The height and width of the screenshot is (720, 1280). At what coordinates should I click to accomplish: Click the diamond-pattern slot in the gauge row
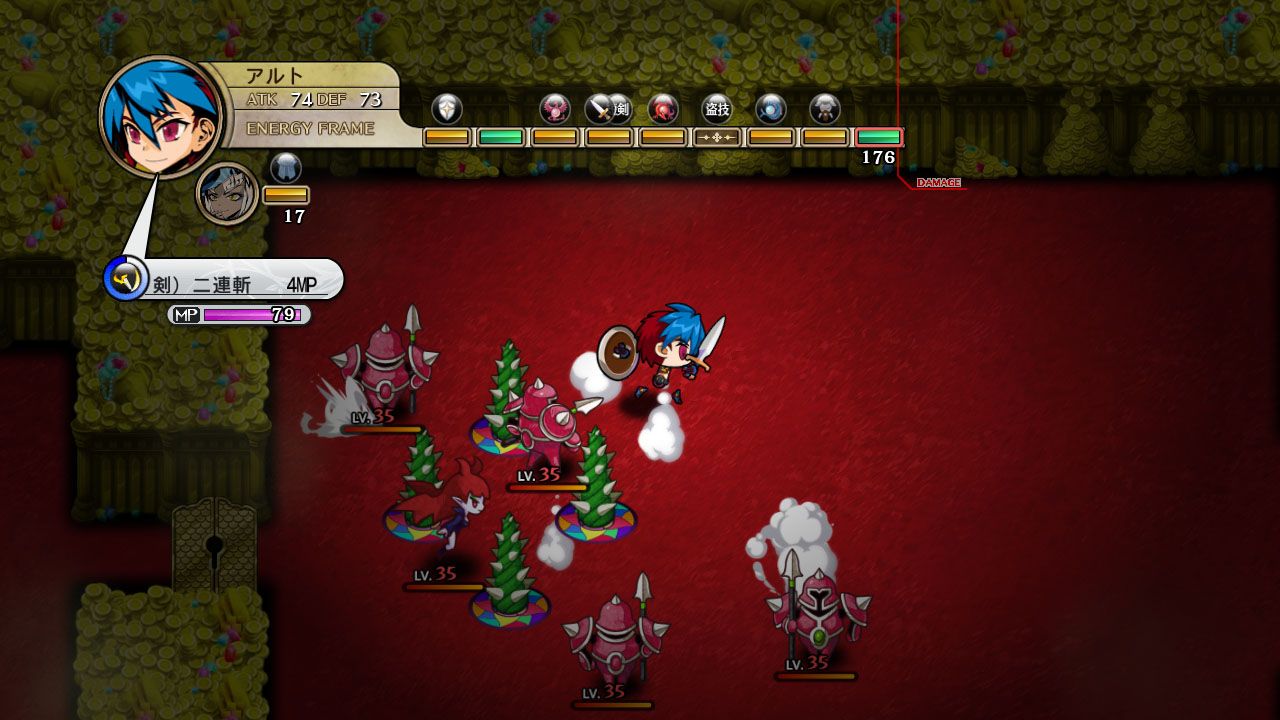pos(715,135)
